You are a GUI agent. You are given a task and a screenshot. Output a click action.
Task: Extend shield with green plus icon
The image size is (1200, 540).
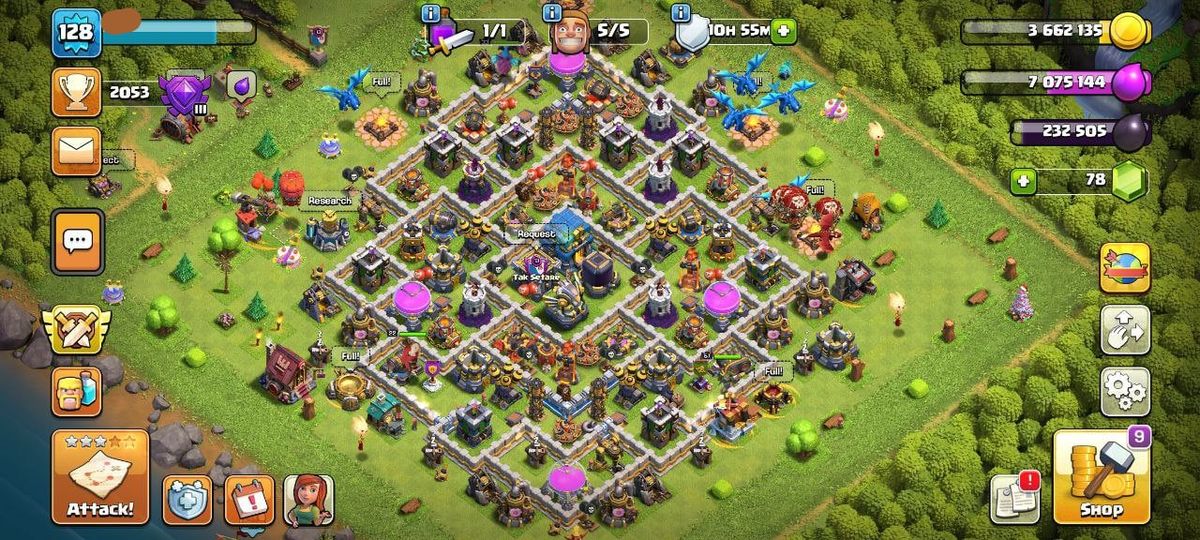click(783, 31)
